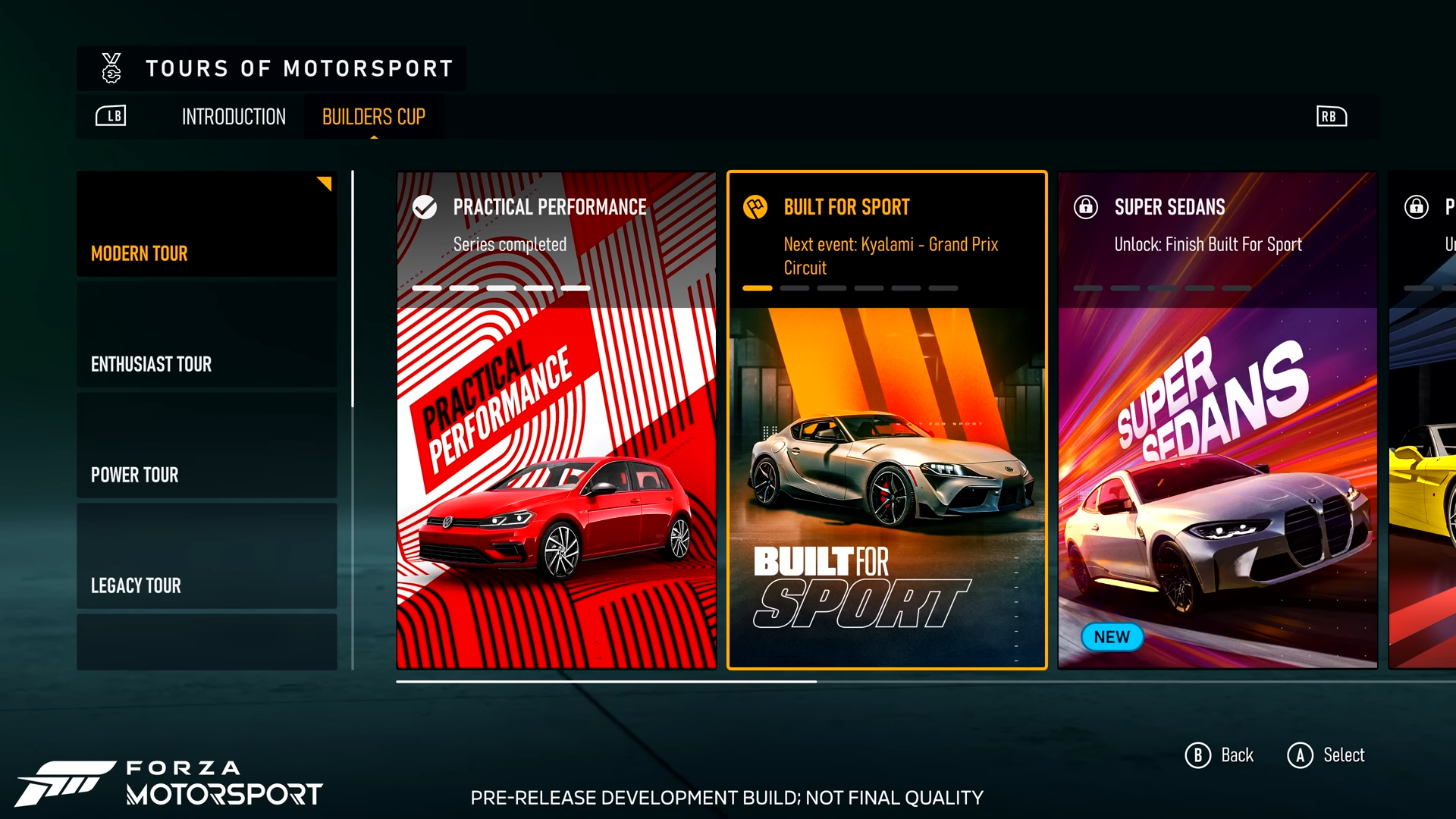Select the Builders Cup tab
This screenshot has width=1456, height=819.
click(x=373, y=117)
